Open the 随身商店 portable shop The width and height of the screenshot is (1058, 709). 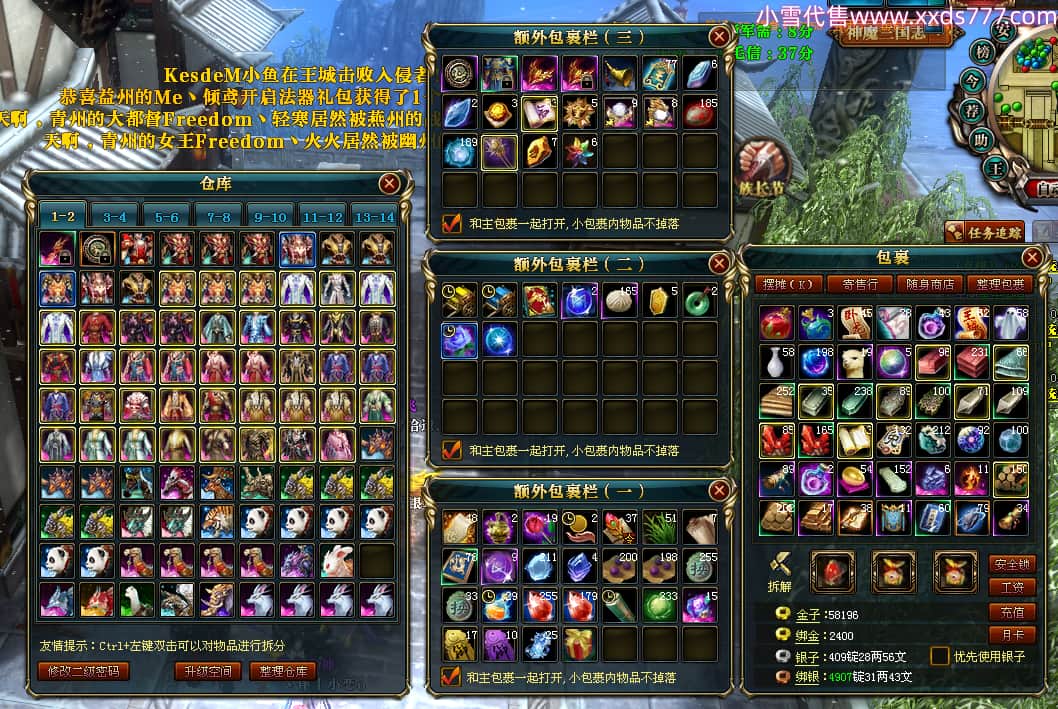929,284
